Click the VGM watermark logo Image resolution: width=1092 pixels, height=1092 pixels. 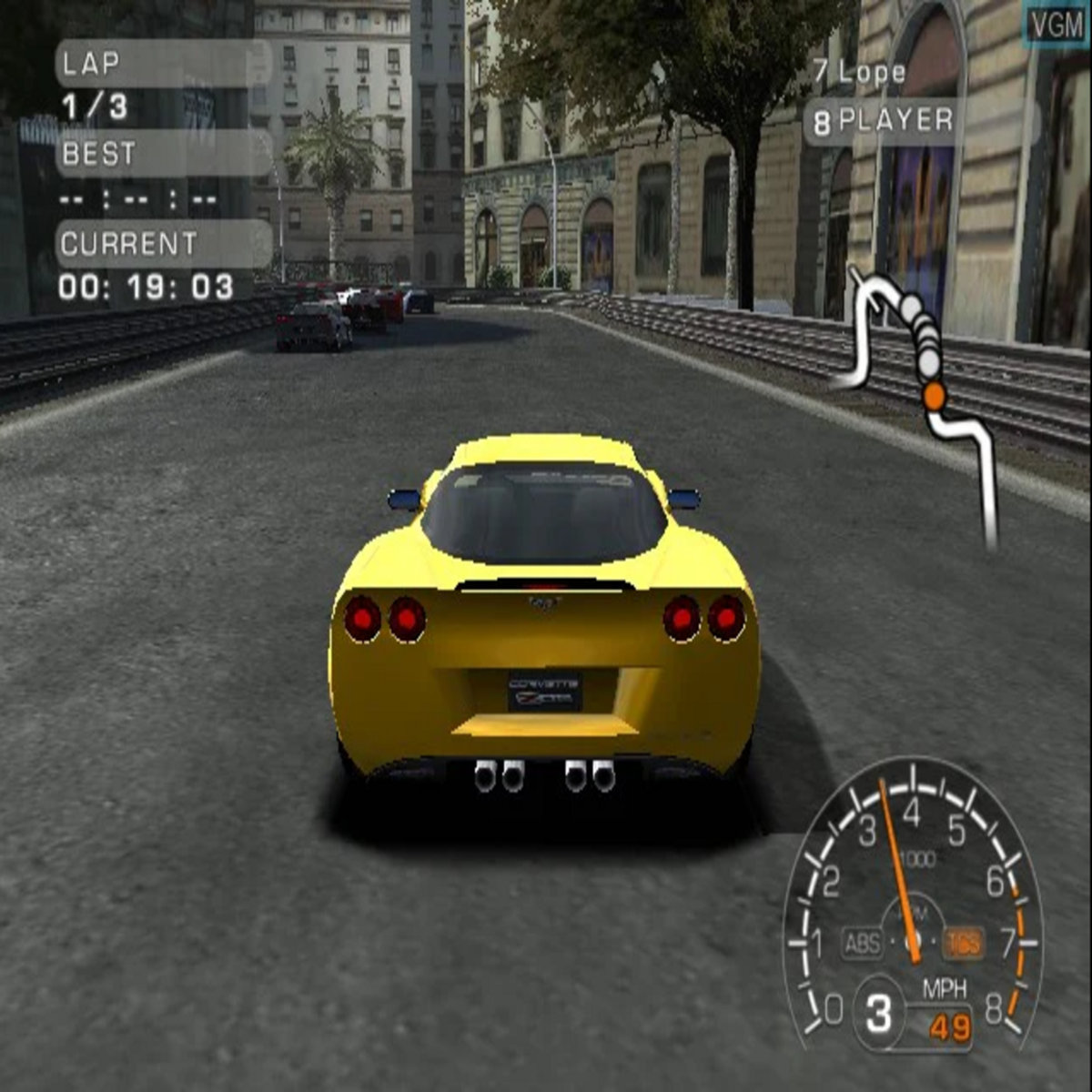(x=1057, y=25)
